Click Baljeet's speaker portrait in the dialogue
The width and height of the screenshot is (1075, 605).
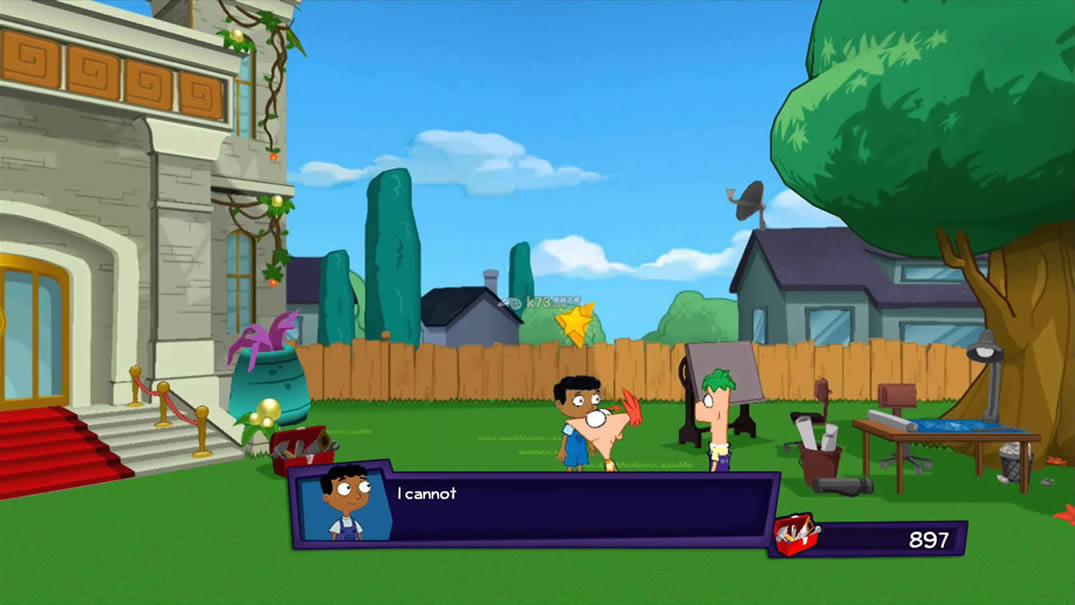(x=345, y=503)
